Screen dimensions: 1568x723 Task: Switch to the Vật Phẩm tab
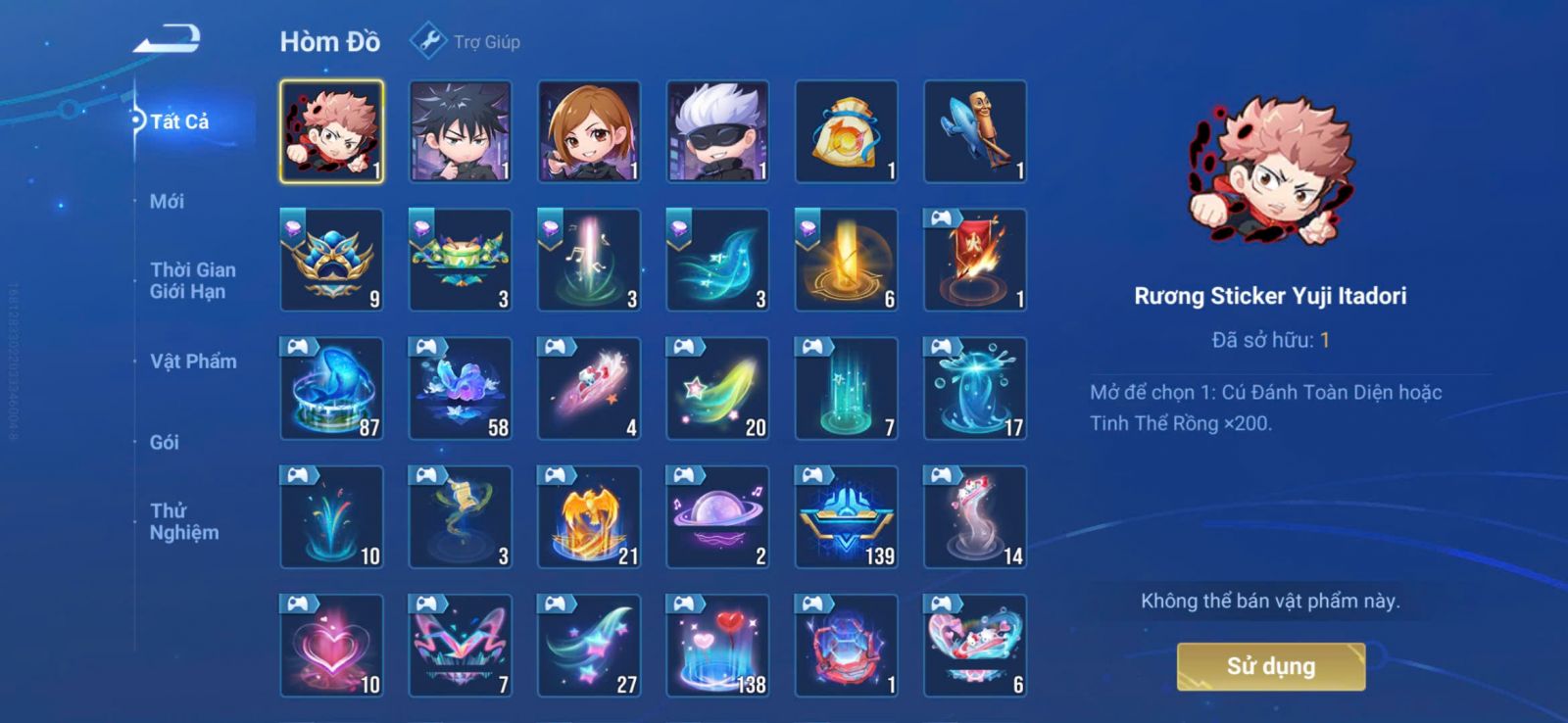193,361
